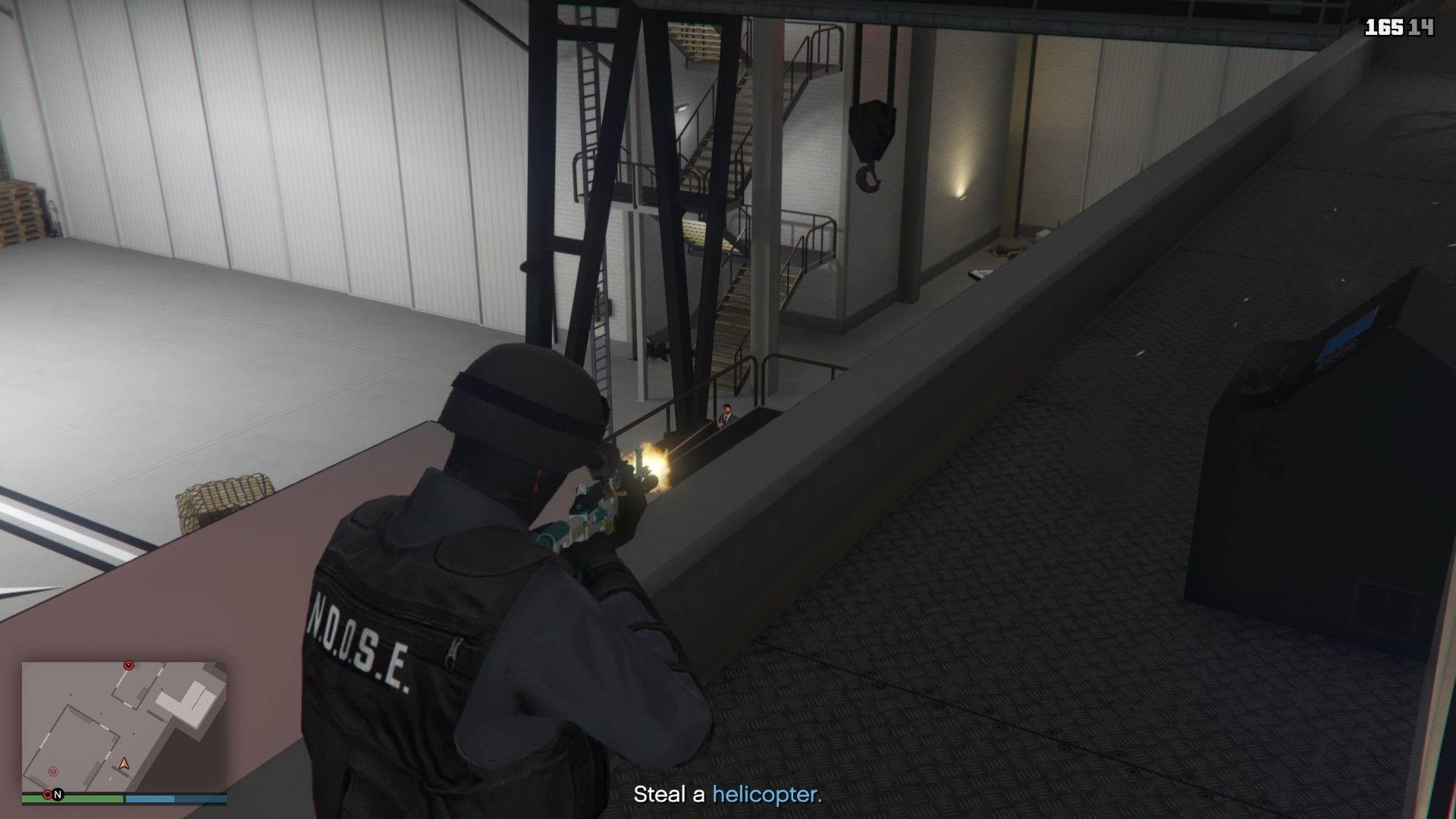
Task: Select the red enemy blip atop the minimap
Action: [x=128, y=665]
